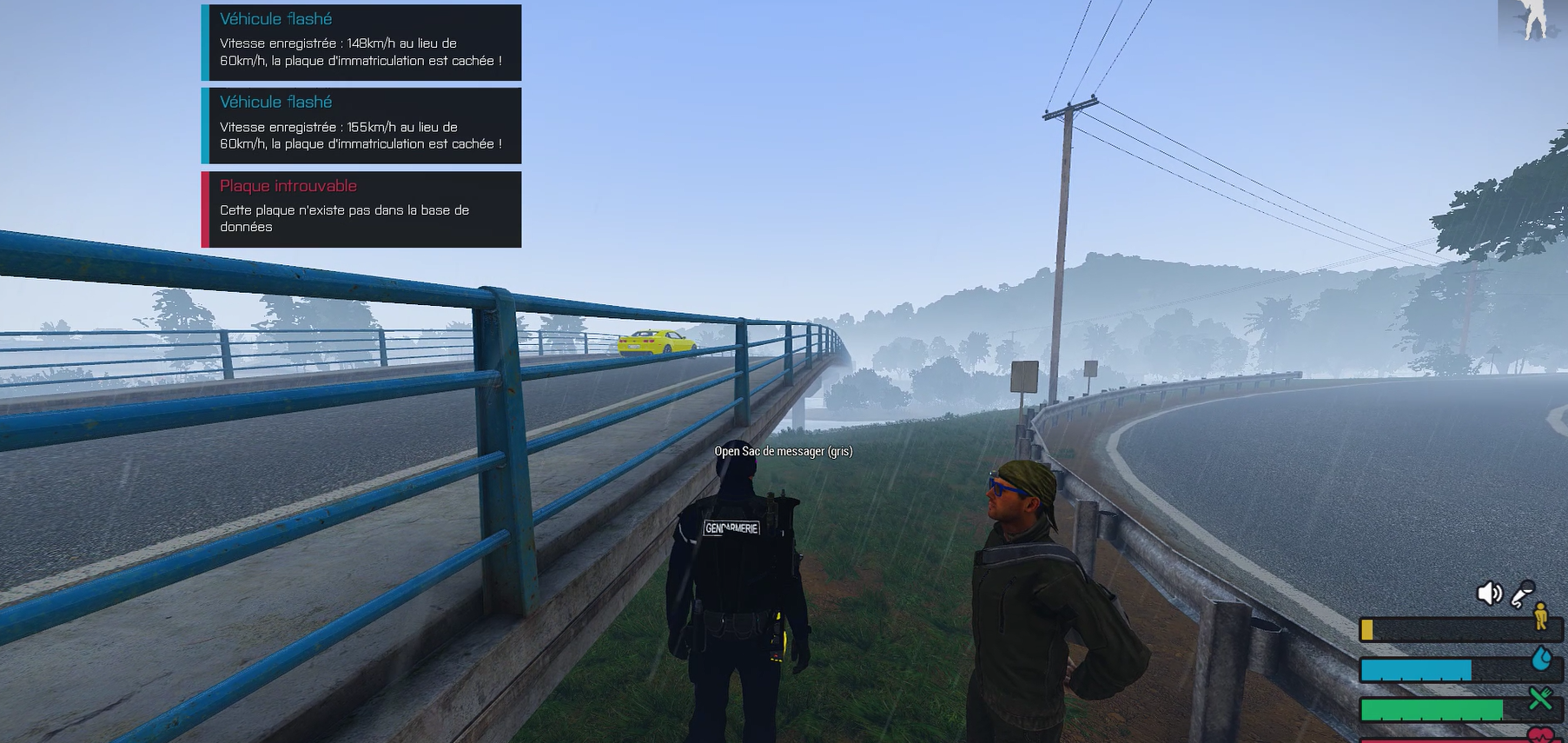Click the microphone voice icon
Image resolution: width=1568 pixels, height=743 pixels.
(x=1522, y=594)
